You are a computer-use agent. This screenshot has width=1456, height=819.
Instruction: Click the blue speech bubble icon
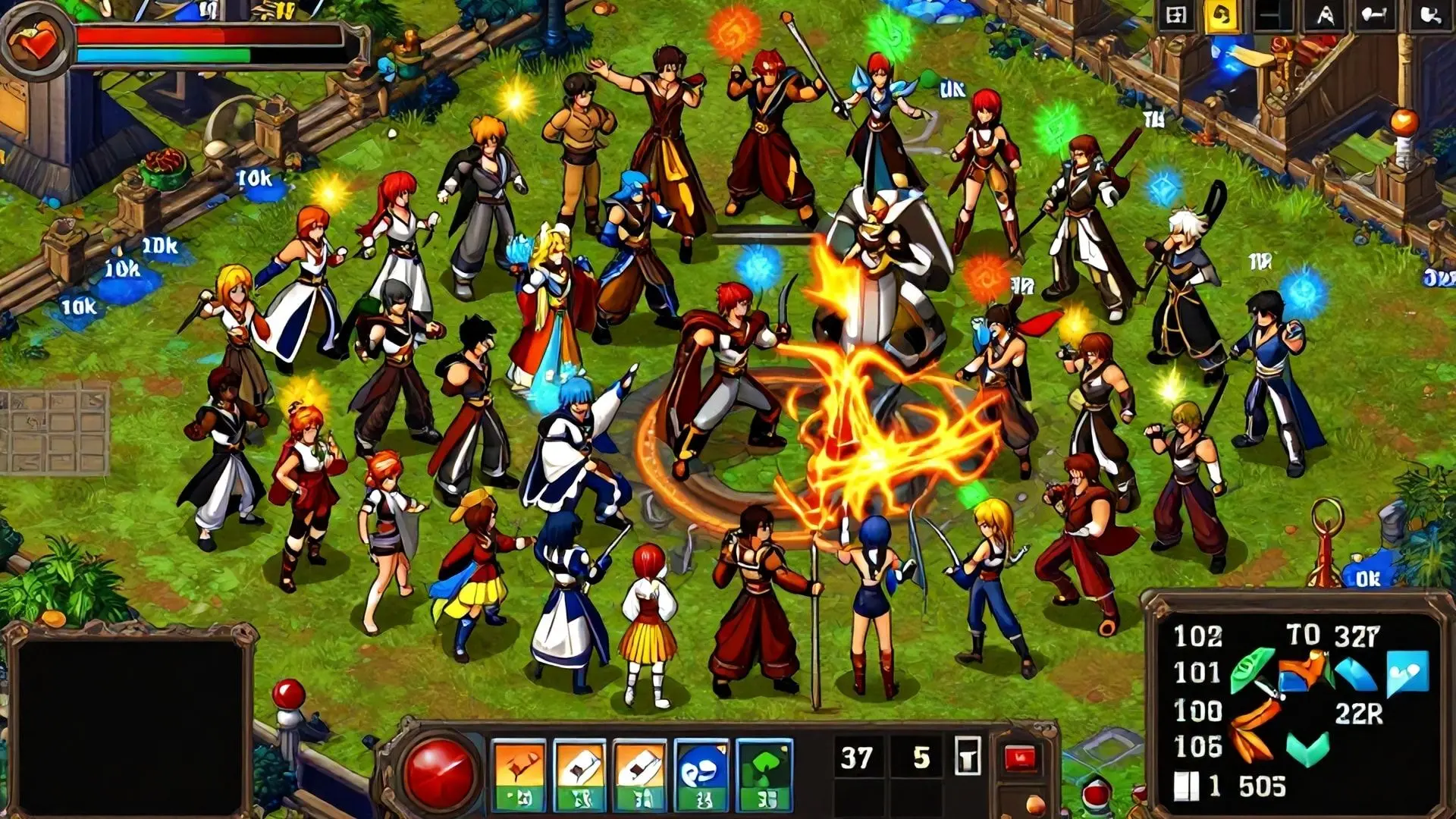click(1407, 672)
